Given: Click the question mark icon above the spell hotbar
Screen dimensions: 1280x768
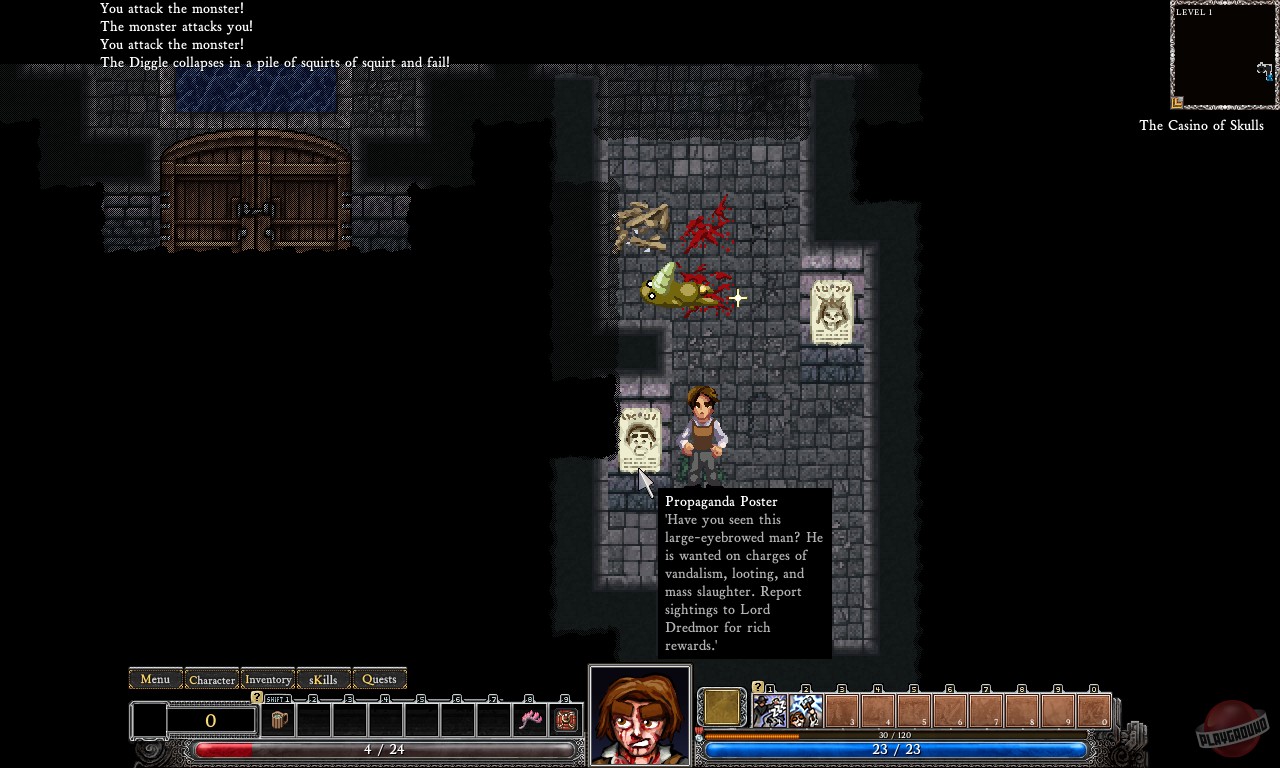Looking at the screenshot, I should [757, 687].
